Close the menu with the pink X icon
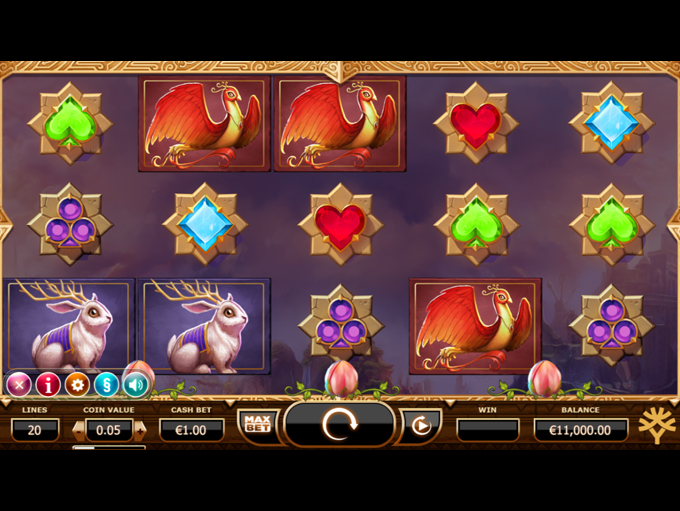This screenshot has width=680, height=511. coord(19,384)
